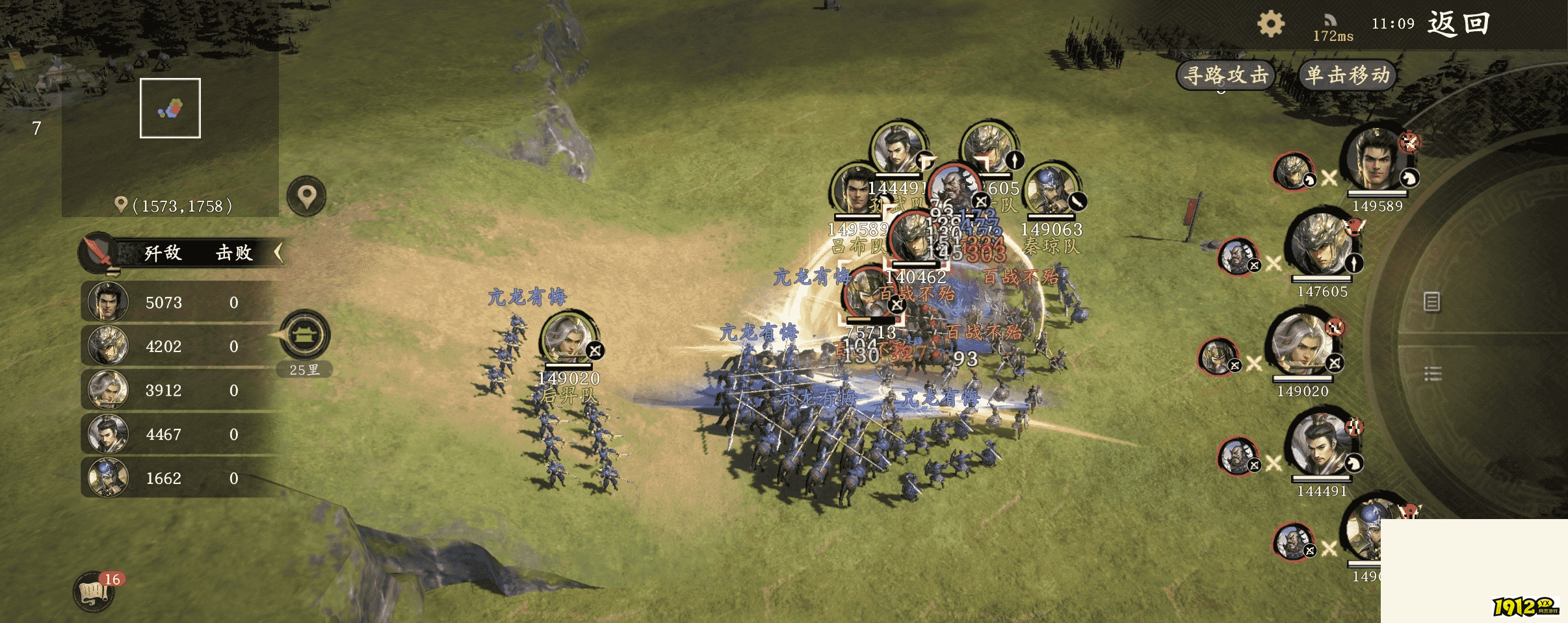Collapse the 歼敌 击败 stats panel arrow

(279, 252)
